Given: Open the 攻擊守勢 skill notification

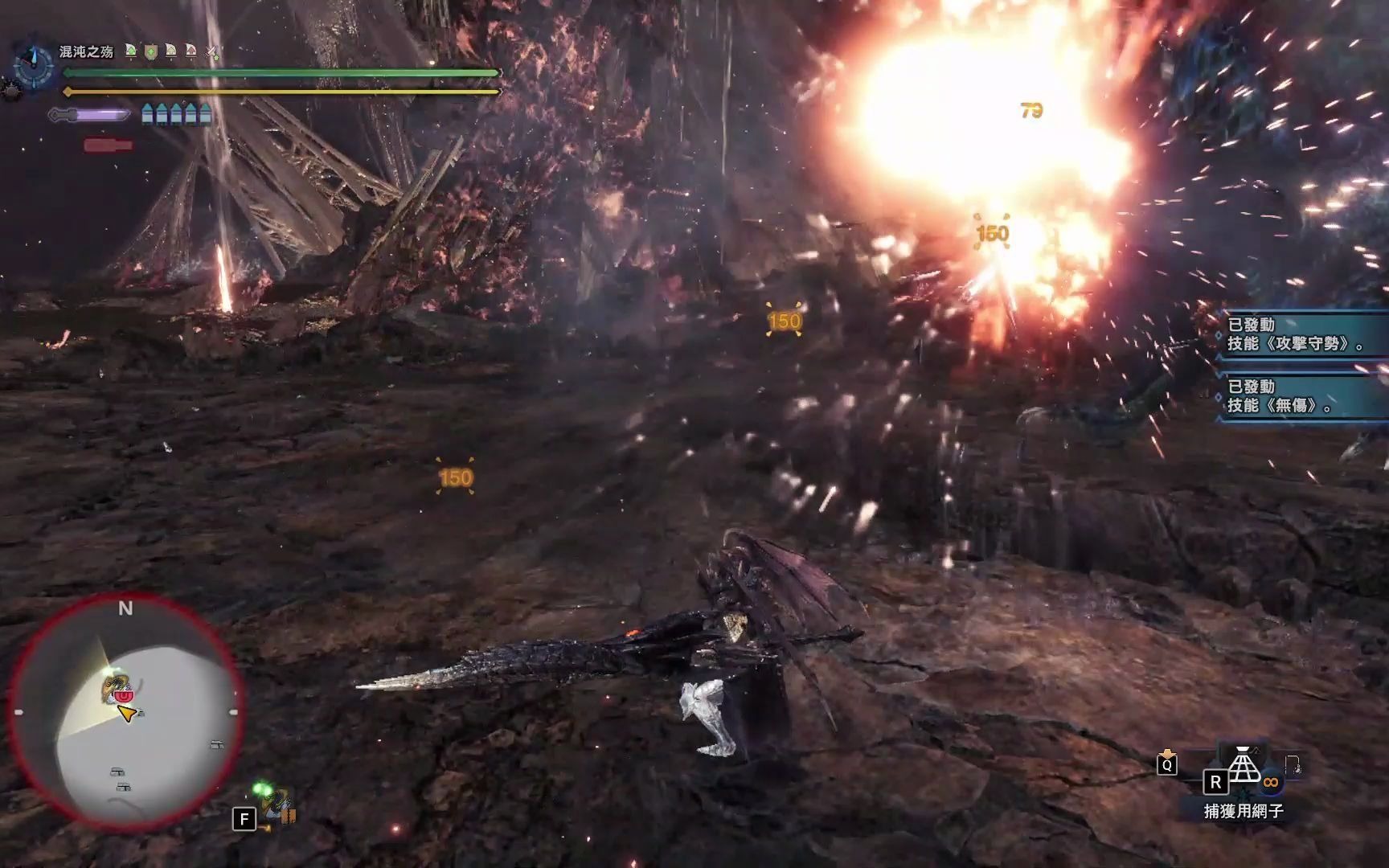Looking at the screenshot, I should 1302,334.
